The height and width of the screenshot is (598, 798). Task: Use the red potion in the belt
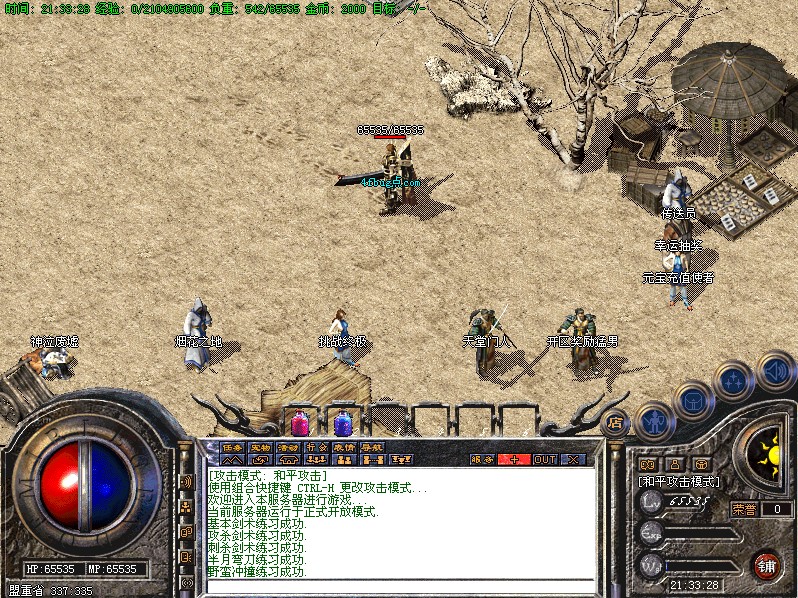point(300,422)
